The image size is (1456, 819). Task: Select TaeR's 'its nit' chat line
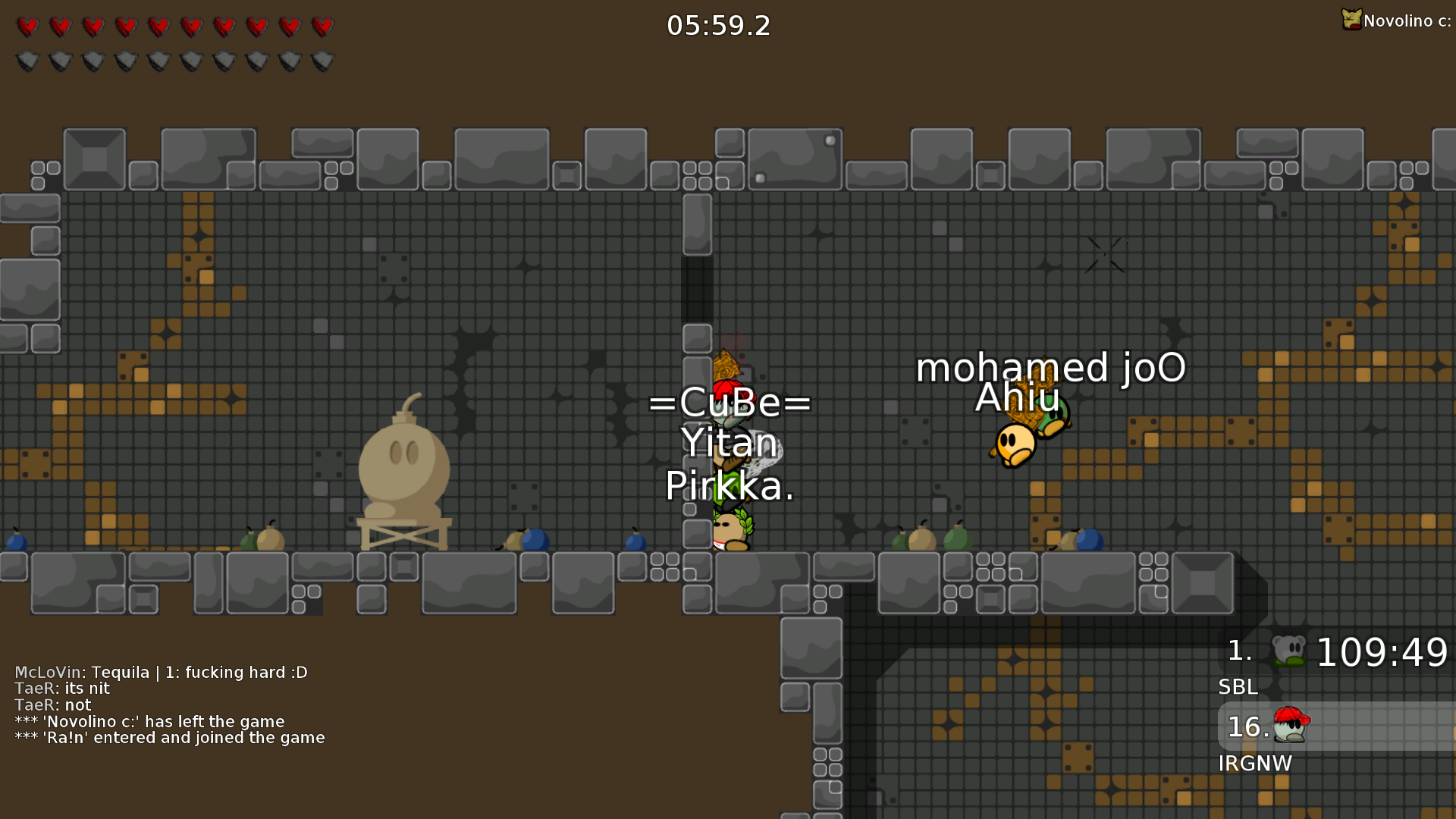(x=61, y=689)
